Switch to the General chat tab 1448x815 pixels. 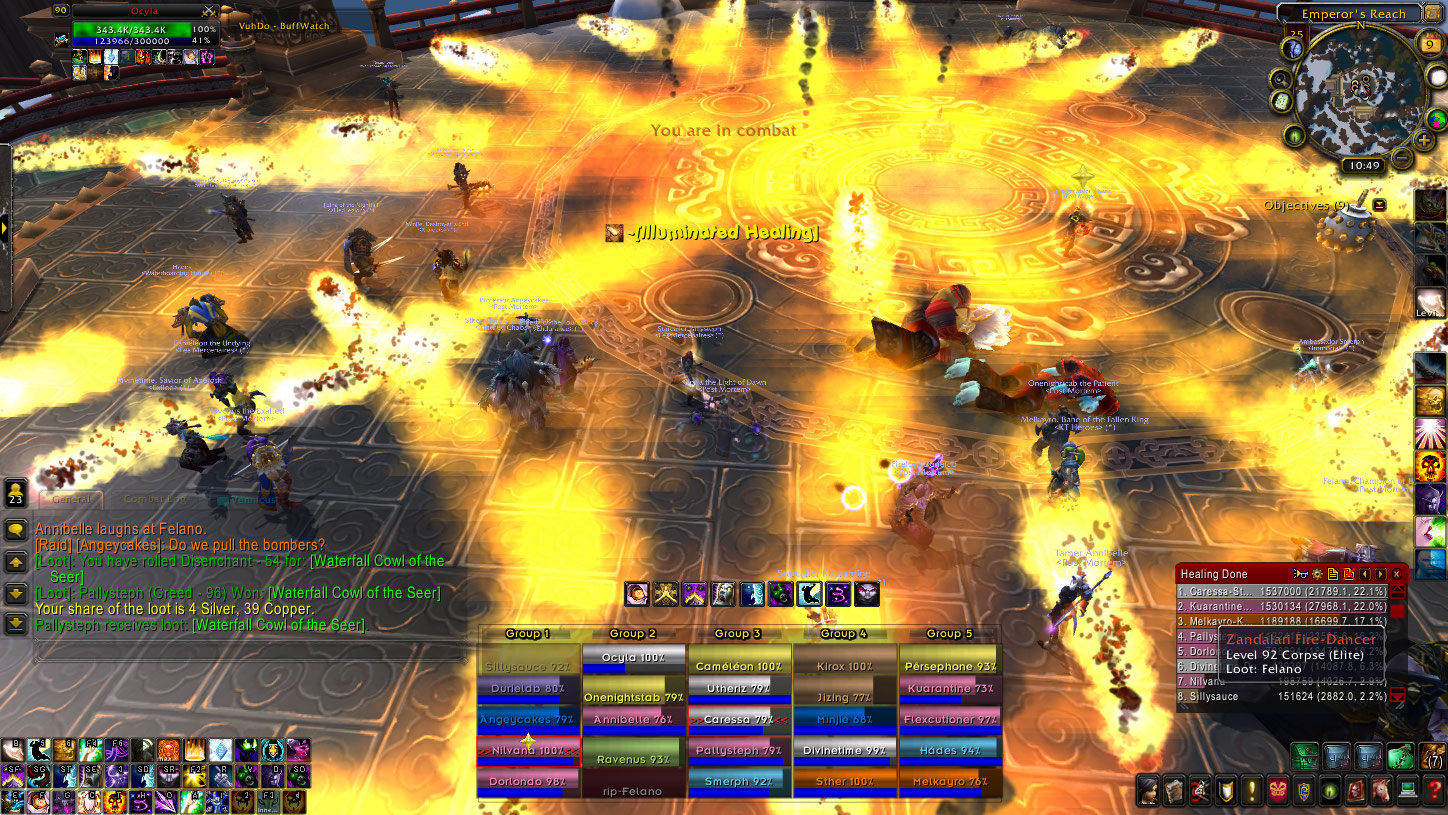[72, 498]
